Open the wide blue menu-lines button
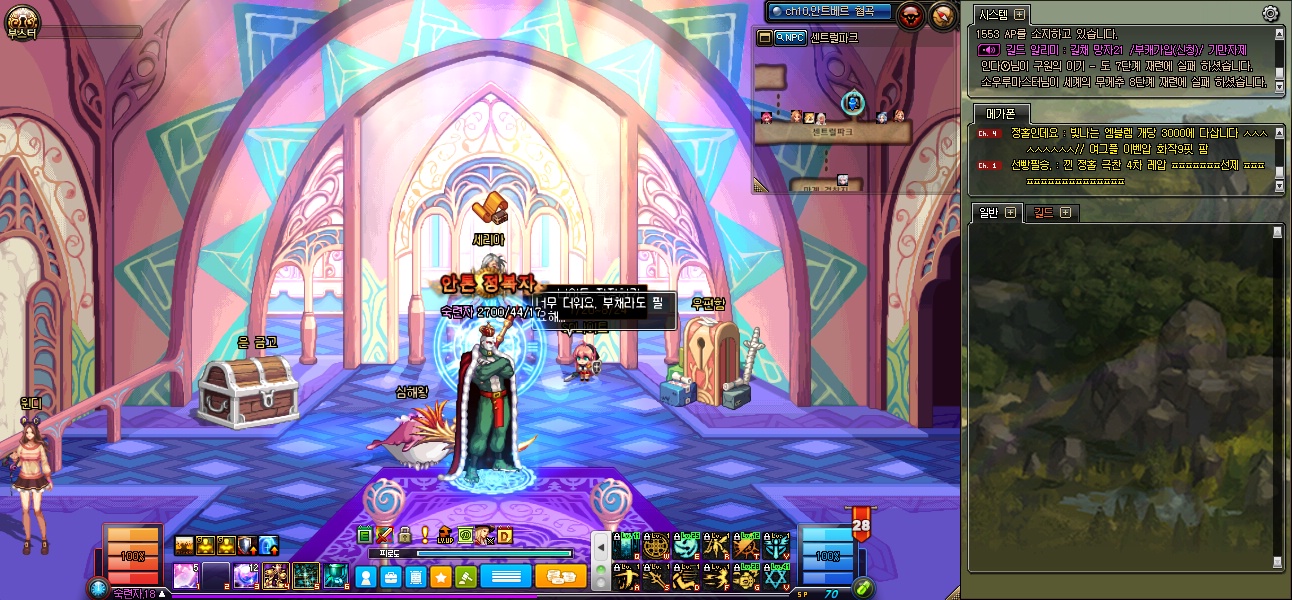The height and width of the screenshot is (600, 1292). point(505,577)
